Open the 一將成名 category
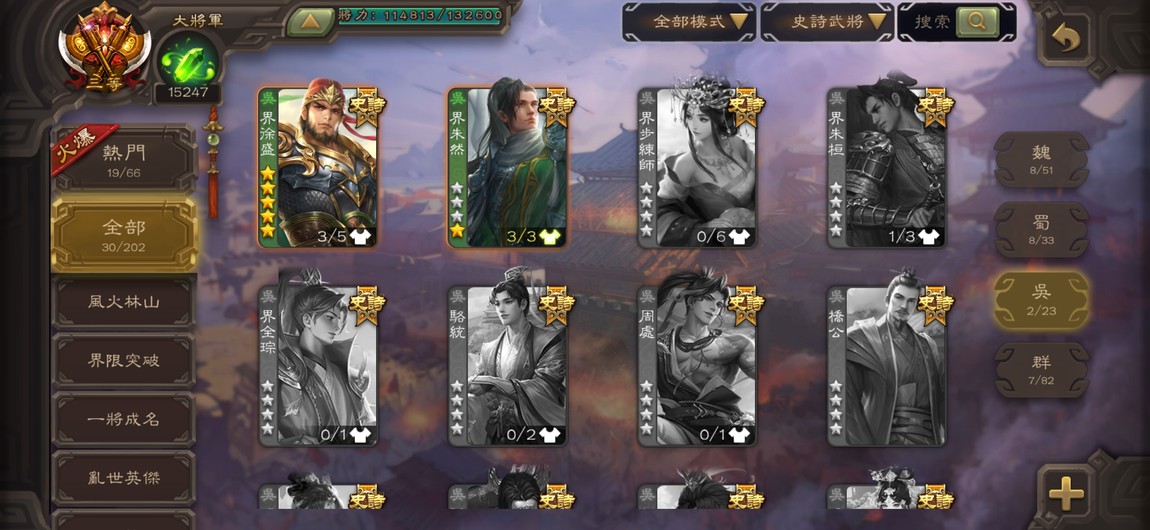 click(124, 419)
